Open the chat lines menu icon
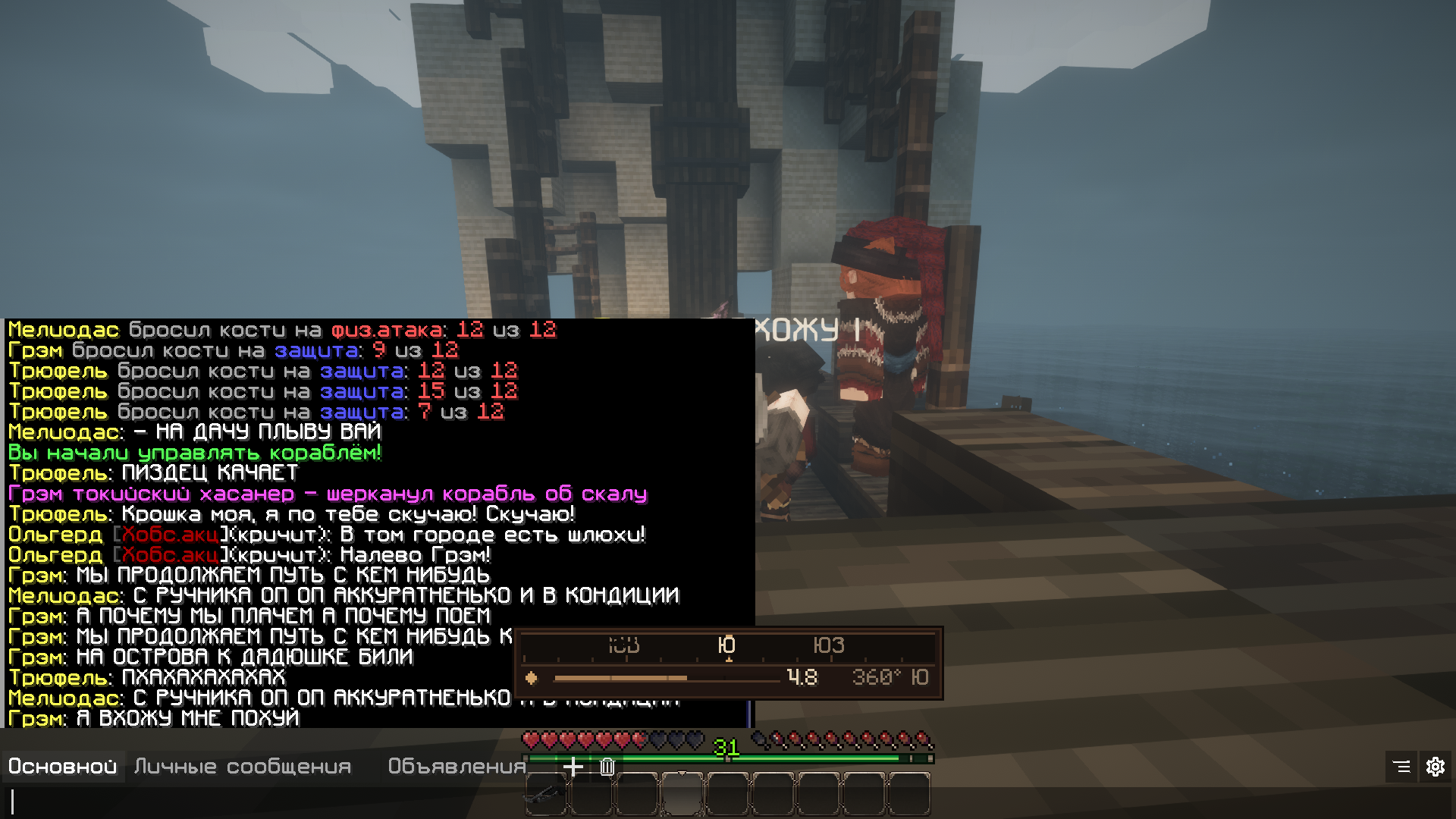The image size is (1456, 819). tap(1401, 767)
